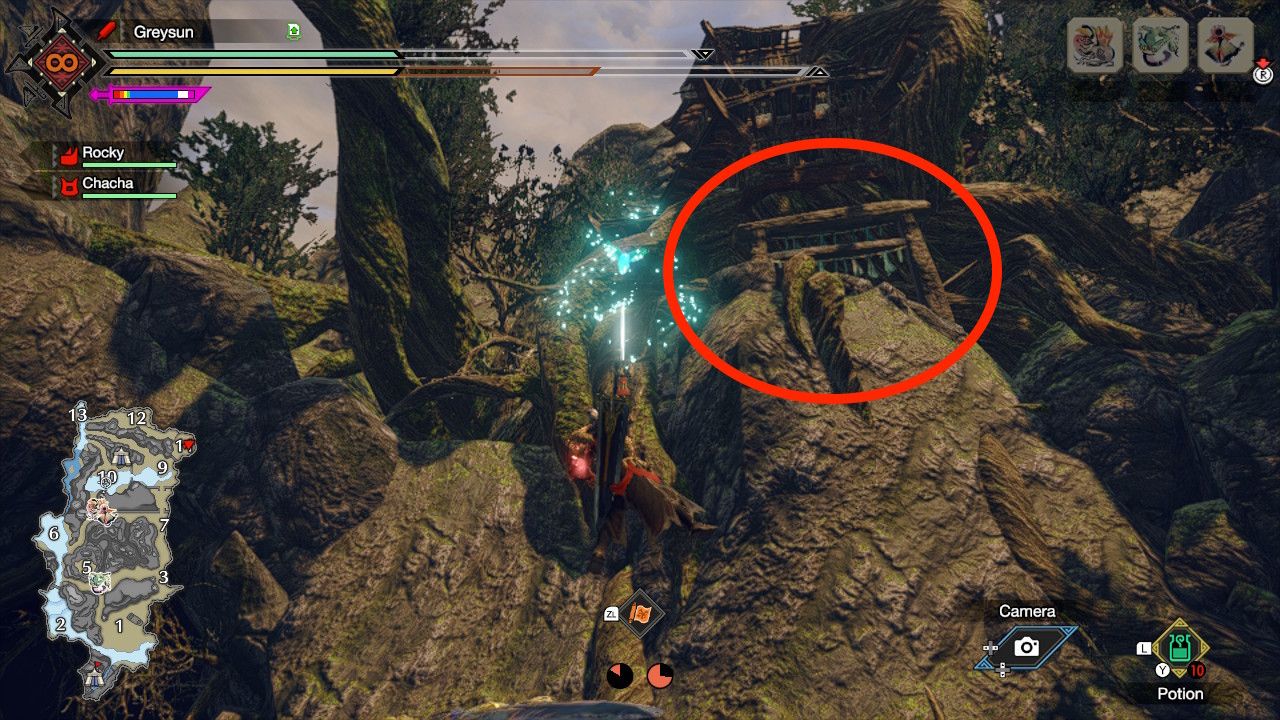Viewport: 1280px width, 720px height.
Task: Click the Camera label button
Action: [x=1028, y=610]
